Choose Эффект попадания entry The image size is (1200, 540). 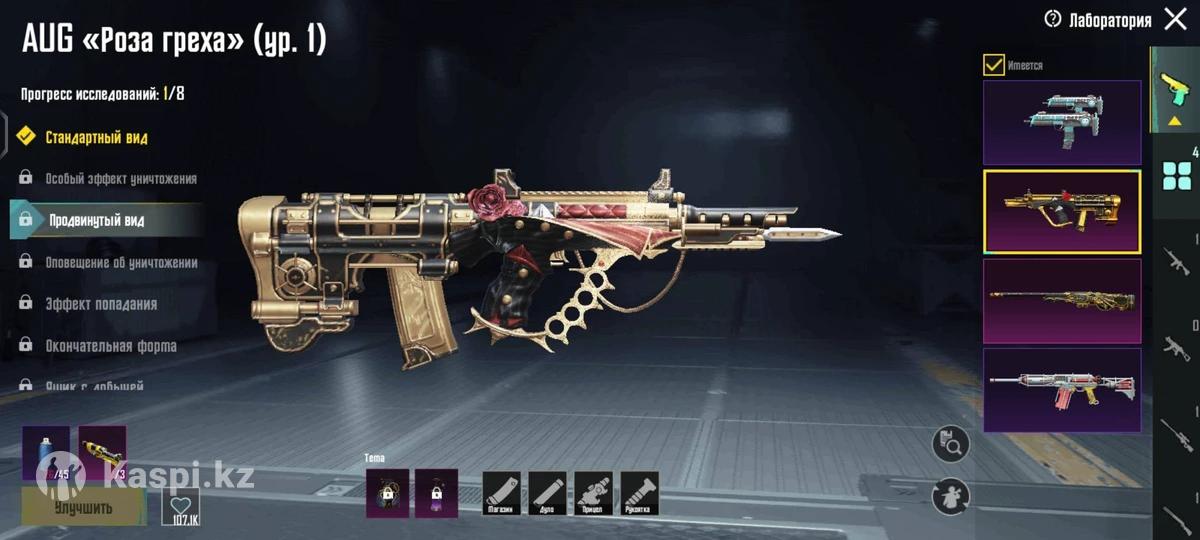pos(100,304)
